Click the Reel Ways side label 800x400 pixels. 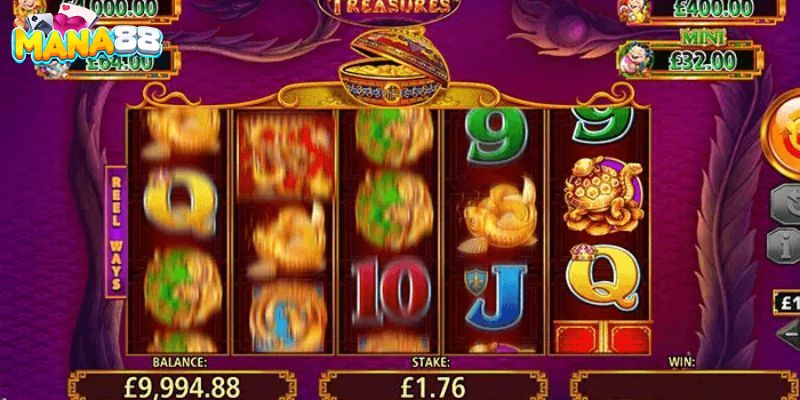(x=116, y=228)
